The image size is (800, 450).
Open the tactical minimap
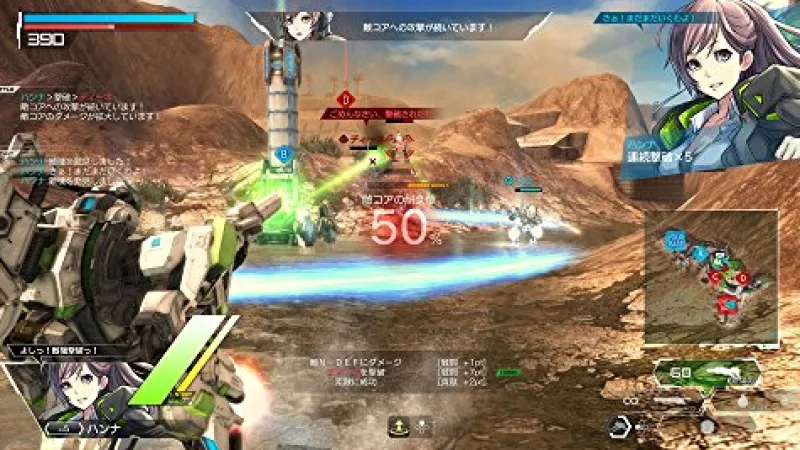click(710, 272)
